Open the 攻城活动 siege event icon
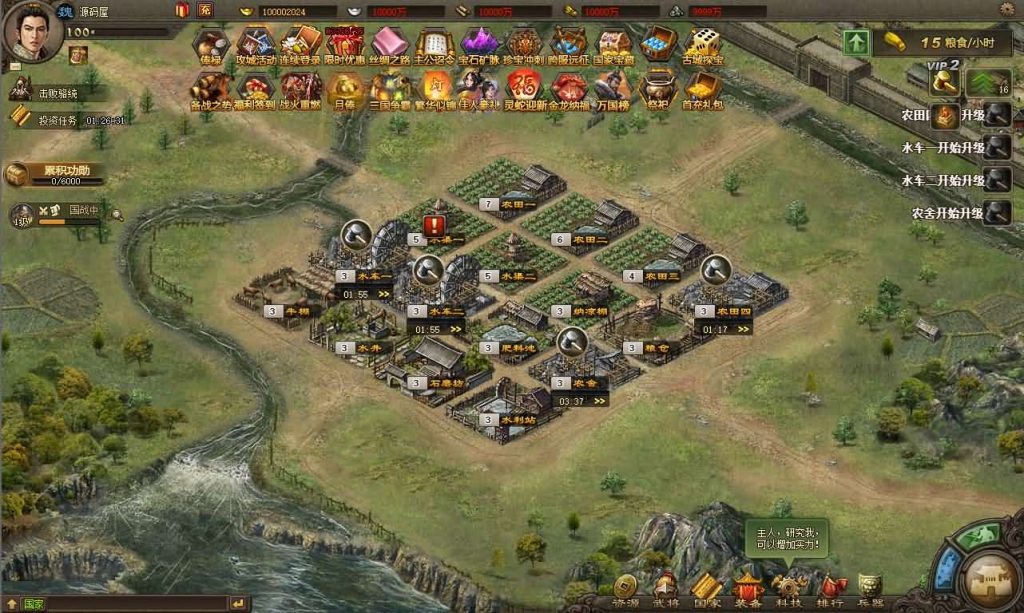Viewport: 1024px width, 613px height. (255, 45)
